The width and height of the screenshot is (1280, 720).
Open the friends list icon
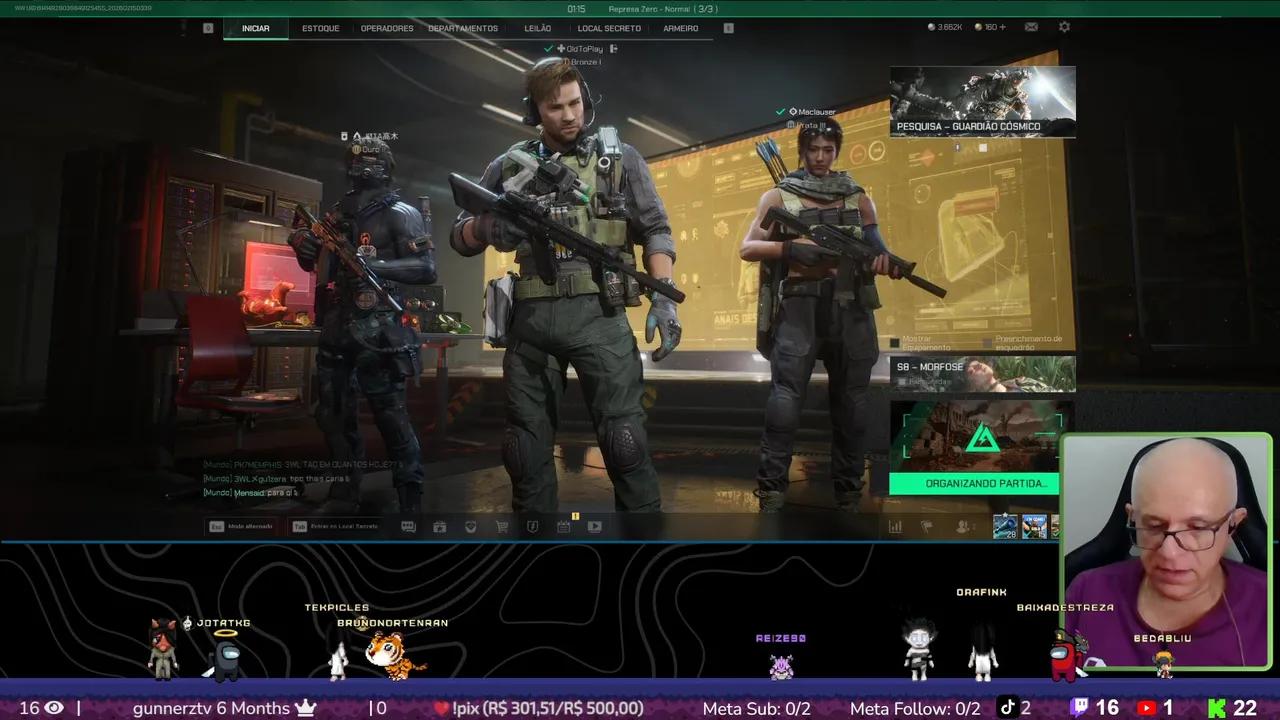point(962,526)
